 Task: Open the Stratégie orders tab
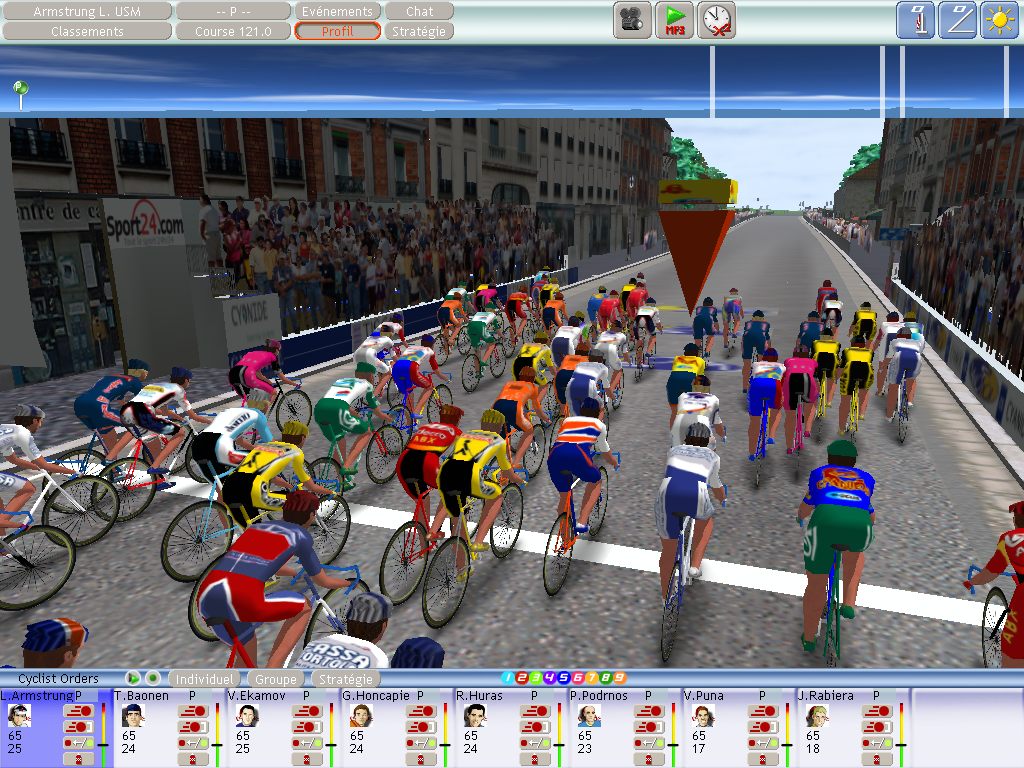coord(344,679)
